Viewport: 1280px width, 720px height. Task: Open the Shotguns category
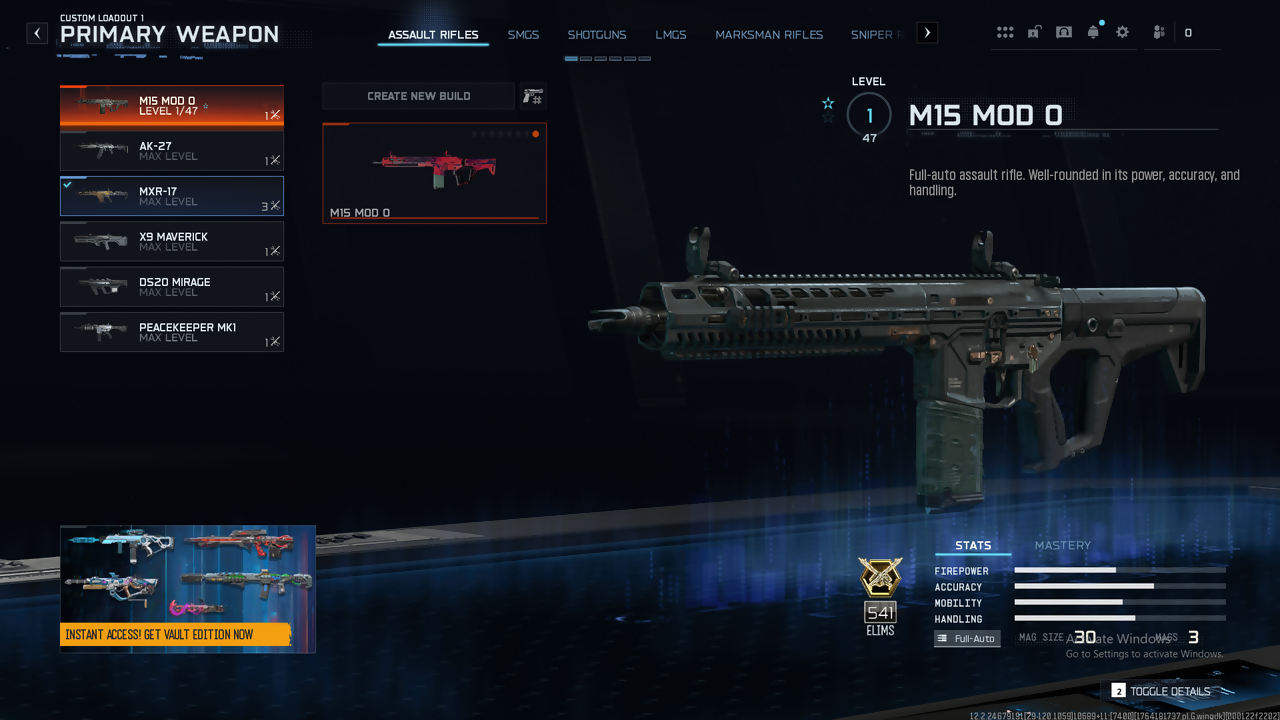point(597,35)
